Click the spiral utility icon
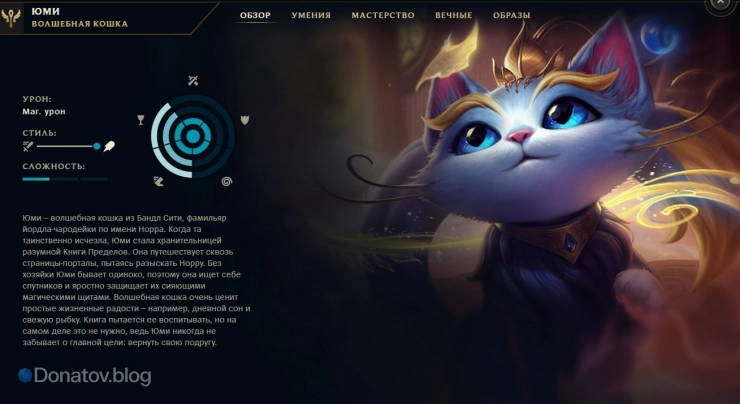This screenshot has height=404, width=740. 227,181
